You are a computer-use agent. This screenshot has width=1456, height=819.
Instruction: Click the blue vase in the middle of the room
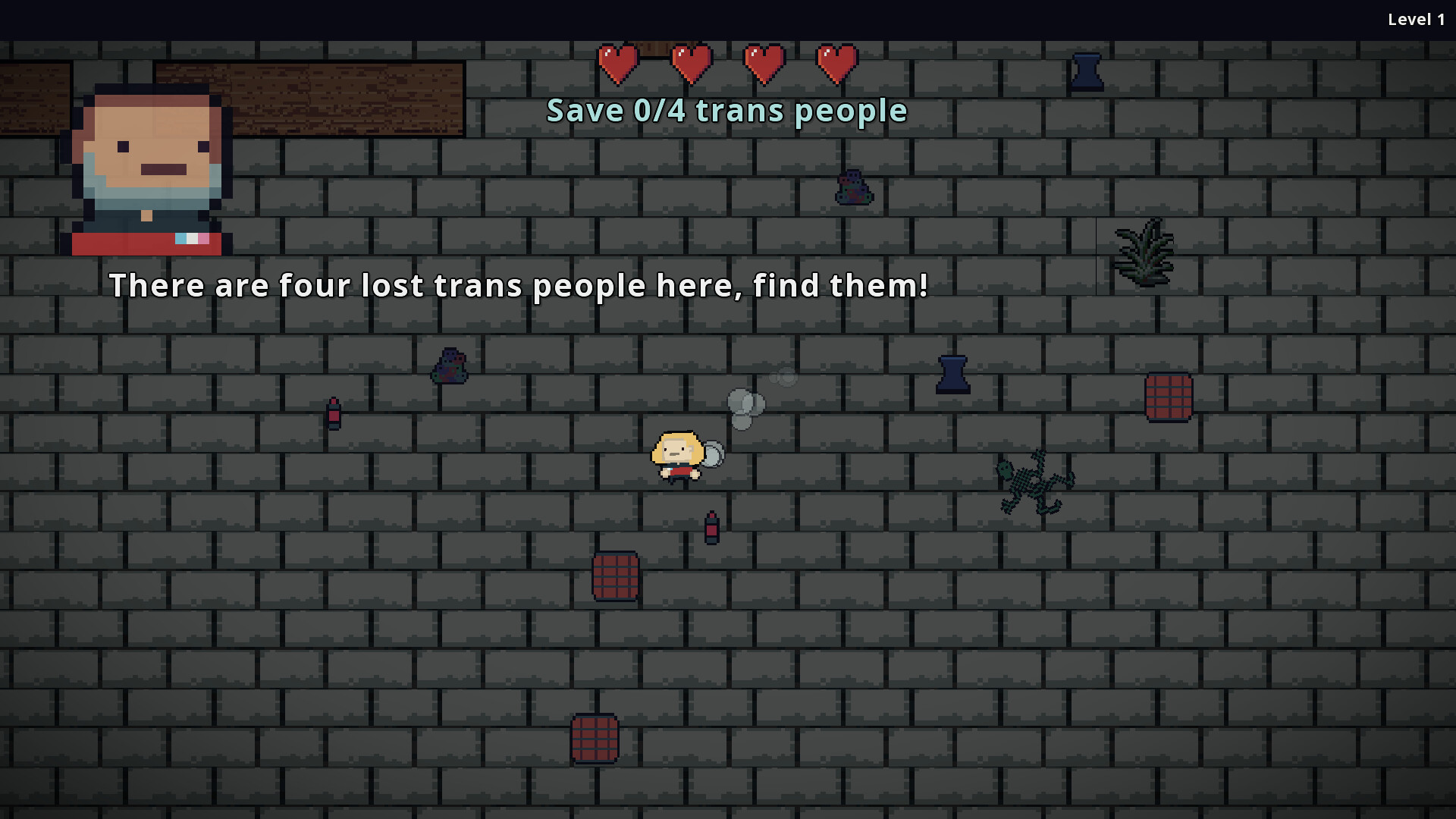[x=953, y=375]
